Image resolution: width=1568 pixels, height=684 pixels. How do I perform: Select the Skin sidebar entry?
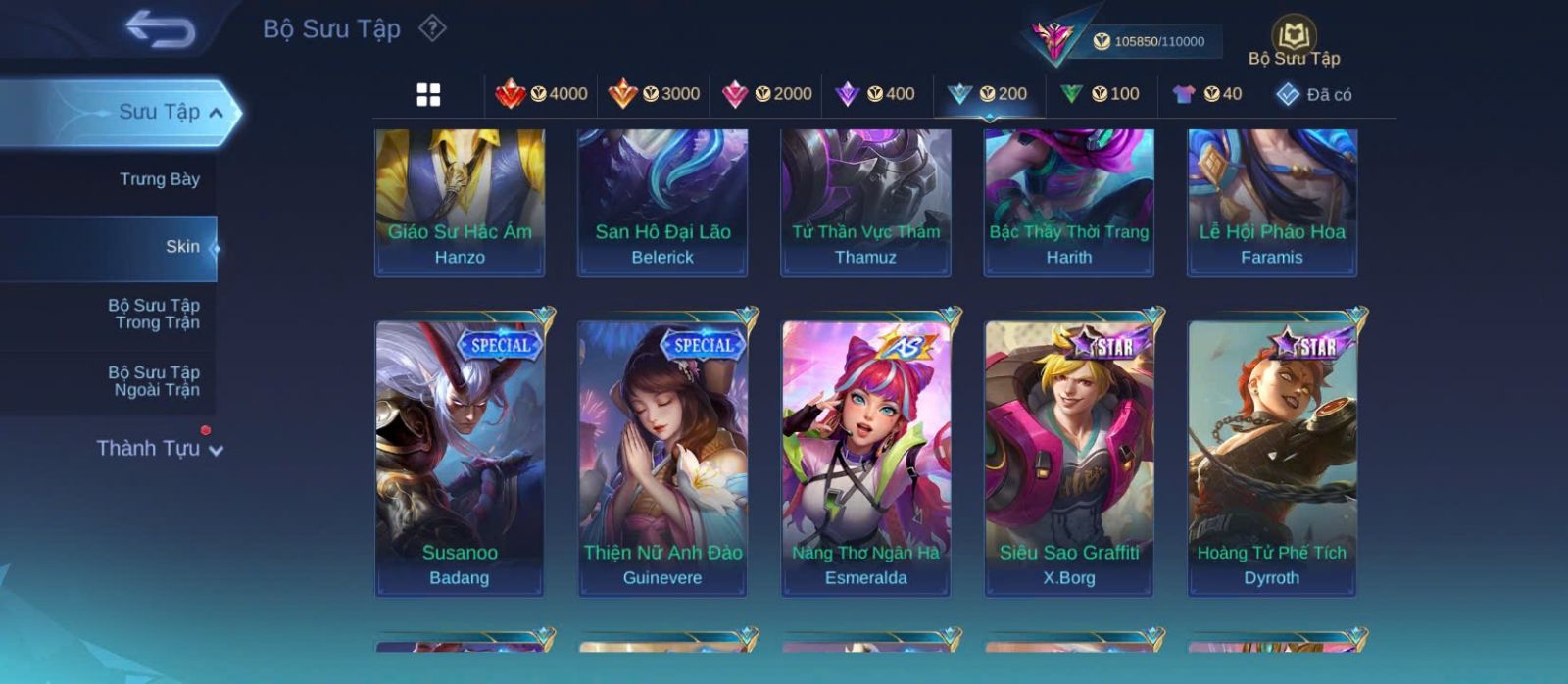(x=181, y=247)
